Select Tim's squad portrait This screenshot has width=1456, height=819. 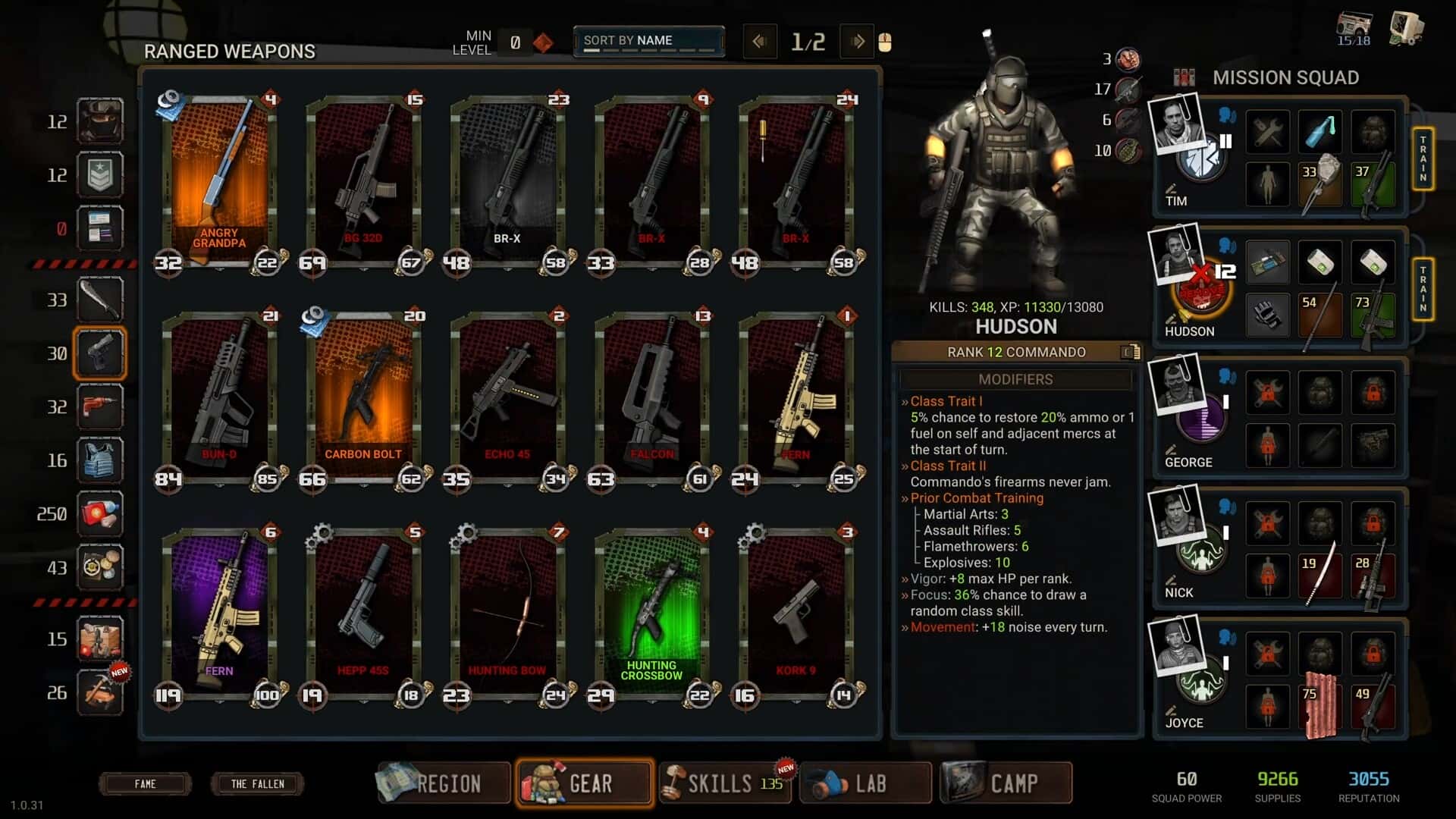(1177, 124)
